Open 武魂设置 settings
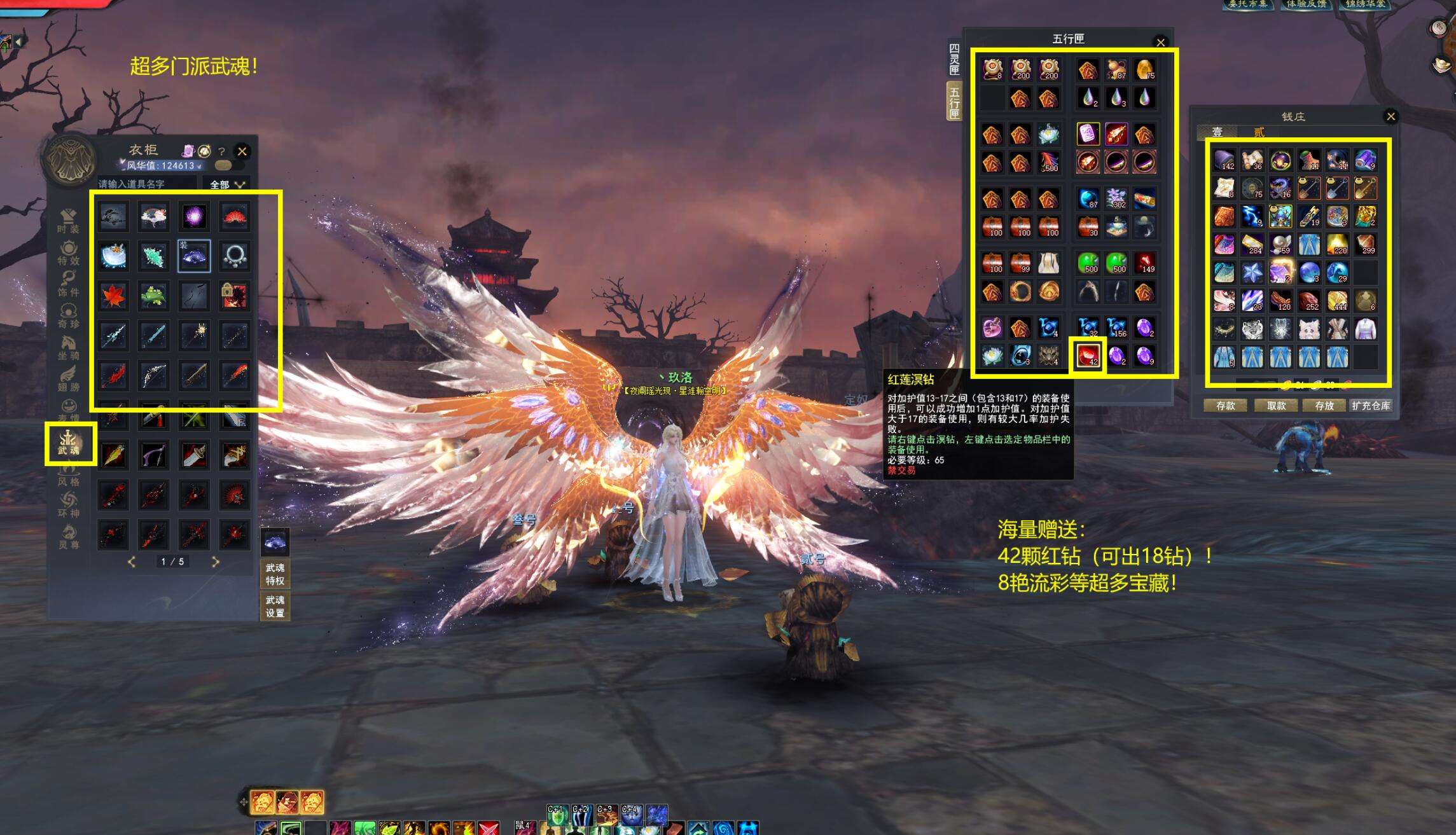The height and width of the screenshot is (835, 1456). (275, 606)
